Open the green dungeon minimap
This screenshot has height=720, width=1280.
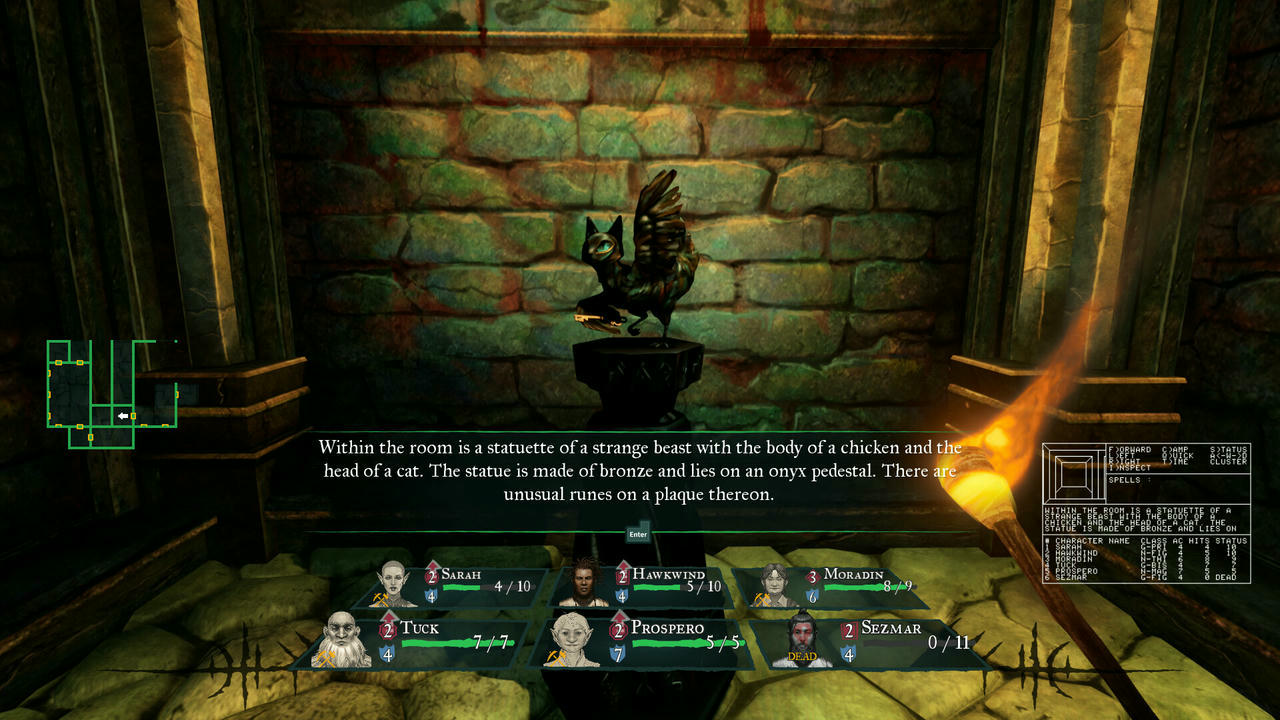point(112,393)
